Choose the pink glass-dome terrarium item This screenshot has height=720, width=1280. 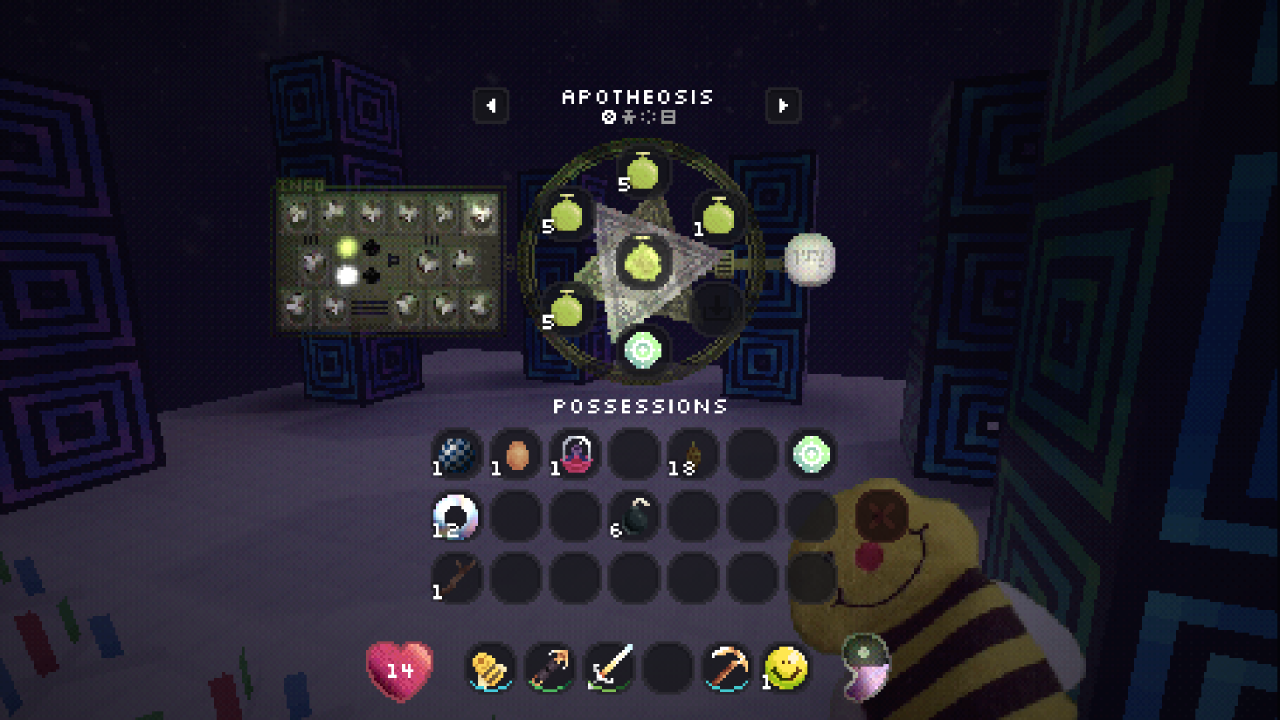pos(576,454)
